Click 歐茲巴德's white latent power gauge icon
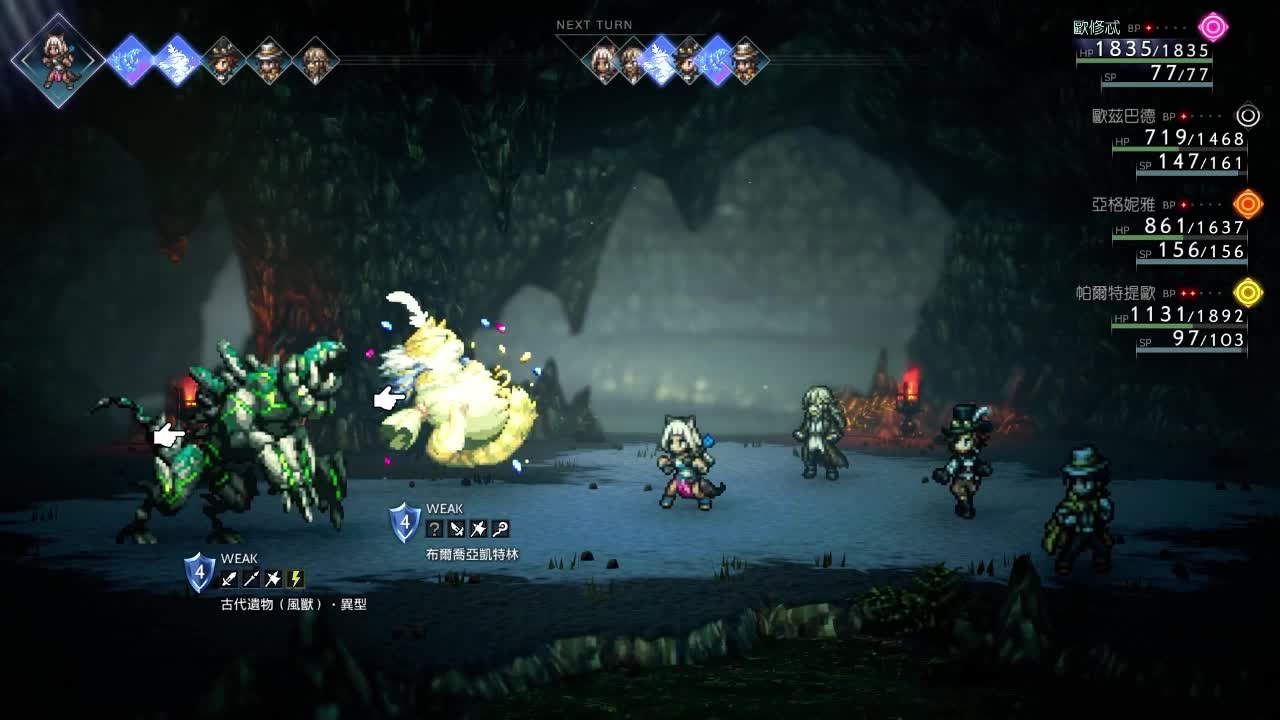The width and height of the screenshot is (1280, 720). click(x=1247, y=115)
